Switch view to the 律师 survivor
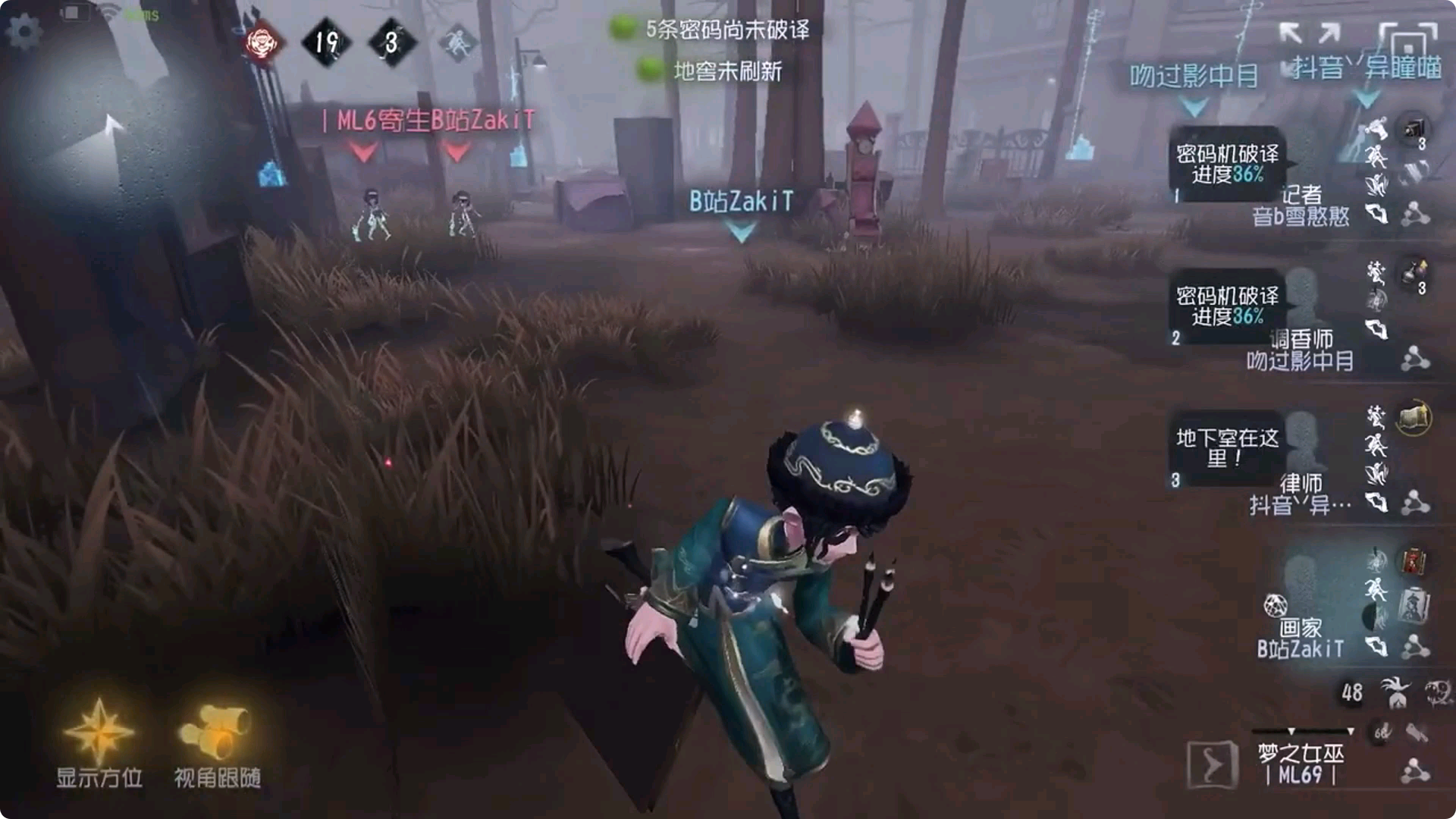Screen dimensions: 1456x819 pyautogui.click(x=1301, y=493)
